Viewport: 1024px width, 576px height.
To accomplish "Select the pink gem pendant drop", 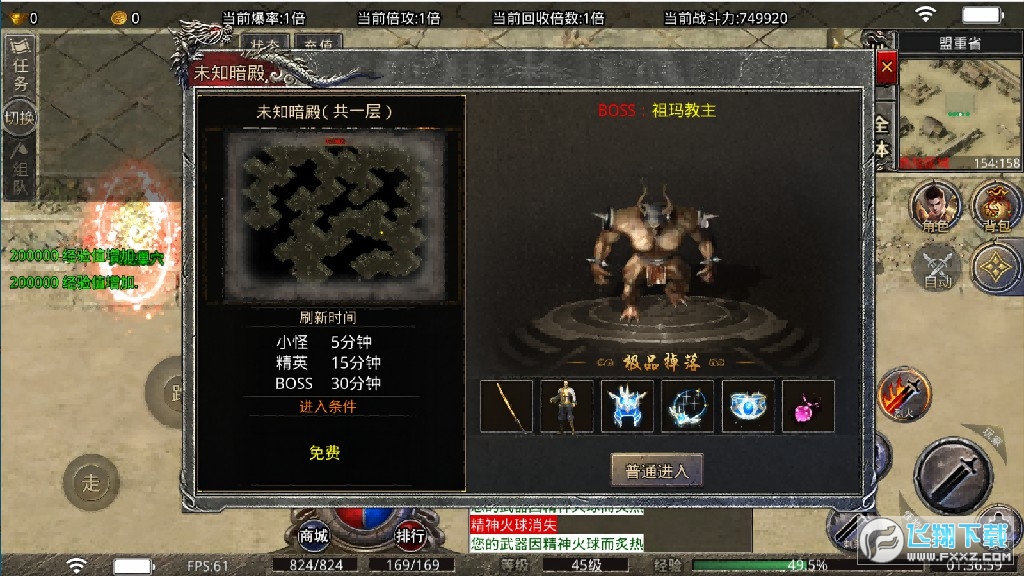I will [x=807, y=406].
